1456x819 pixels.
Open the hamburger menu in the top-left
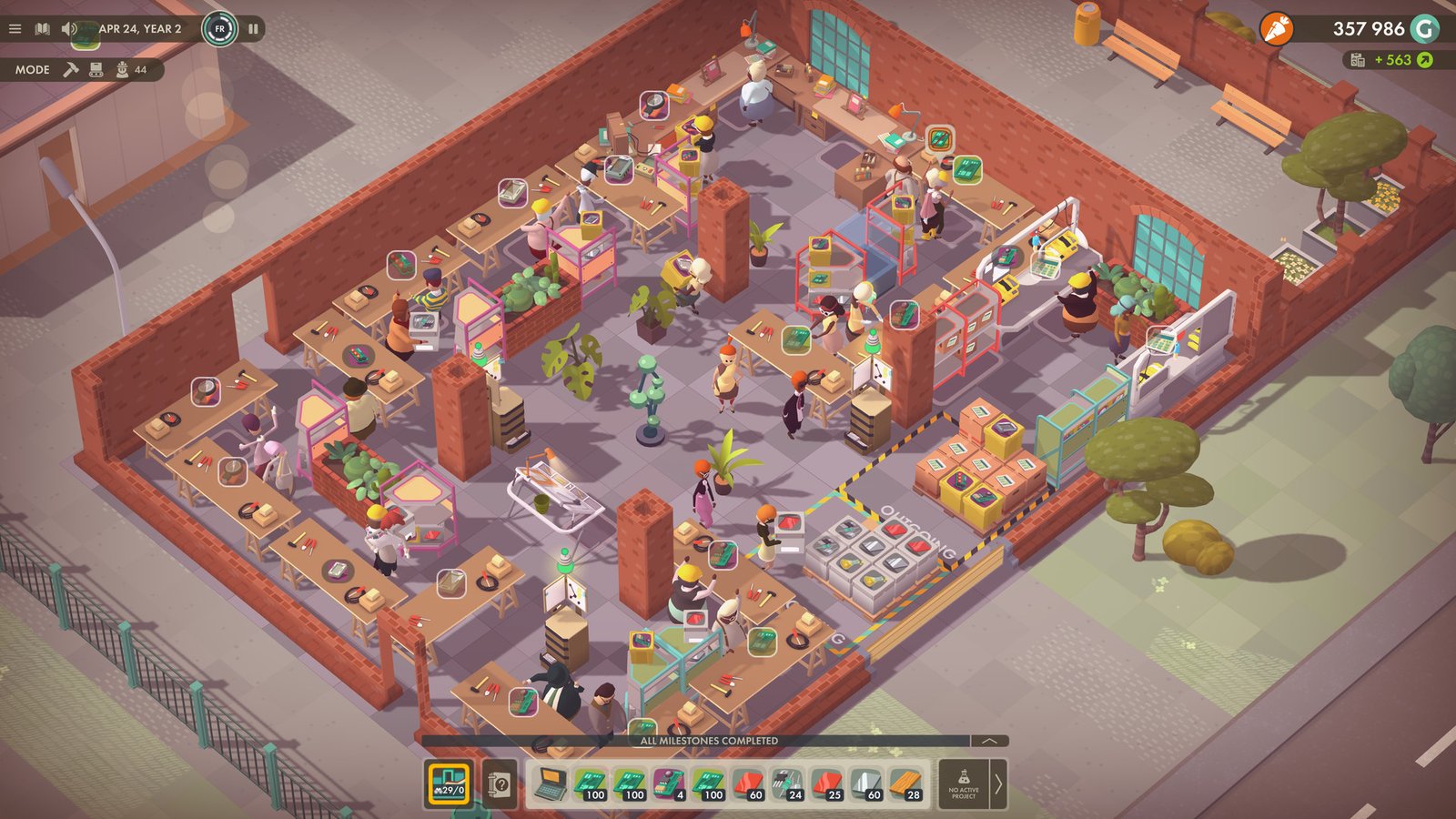[15, 28]
